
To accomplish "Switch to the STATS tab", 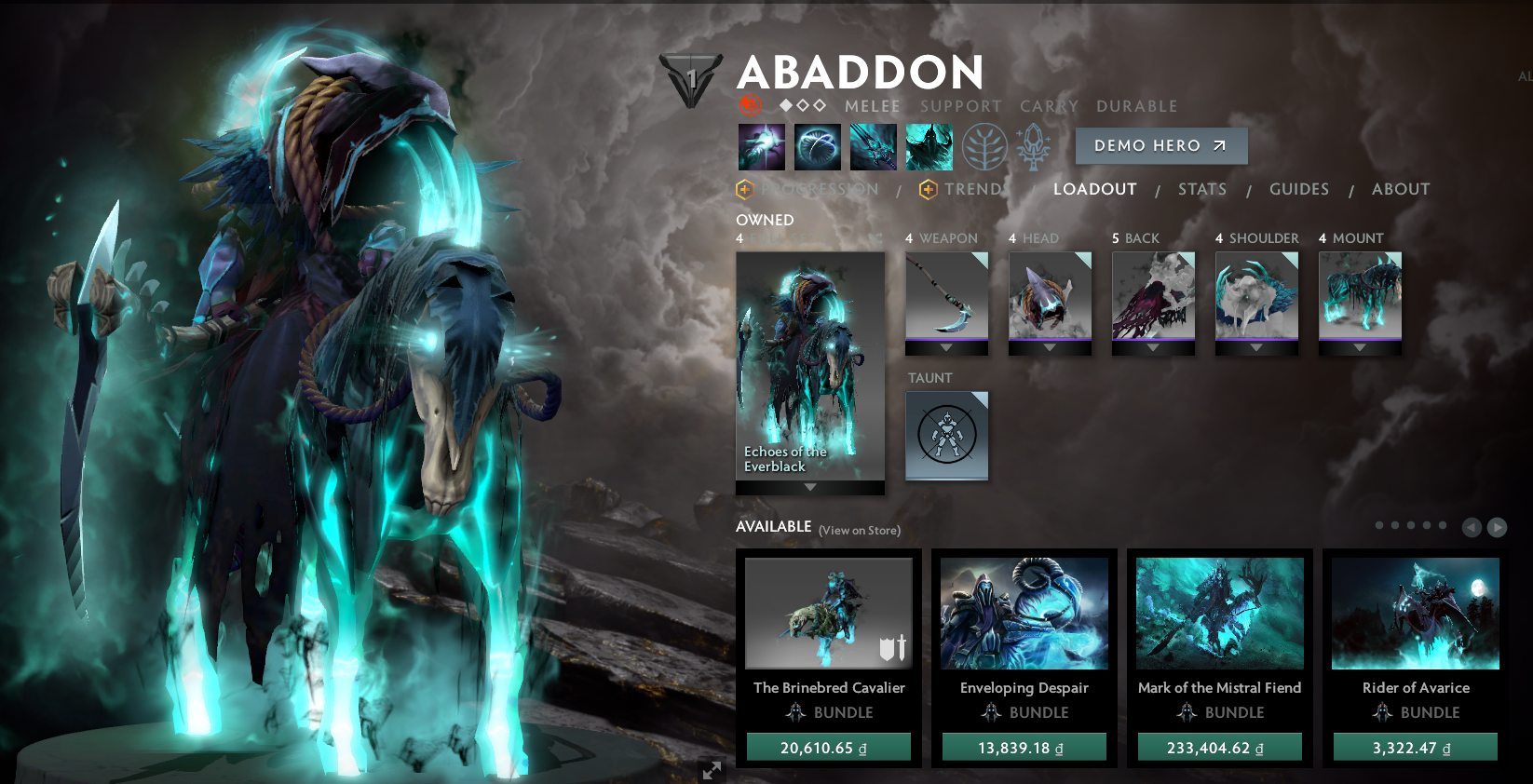I will click(1201, 189).
